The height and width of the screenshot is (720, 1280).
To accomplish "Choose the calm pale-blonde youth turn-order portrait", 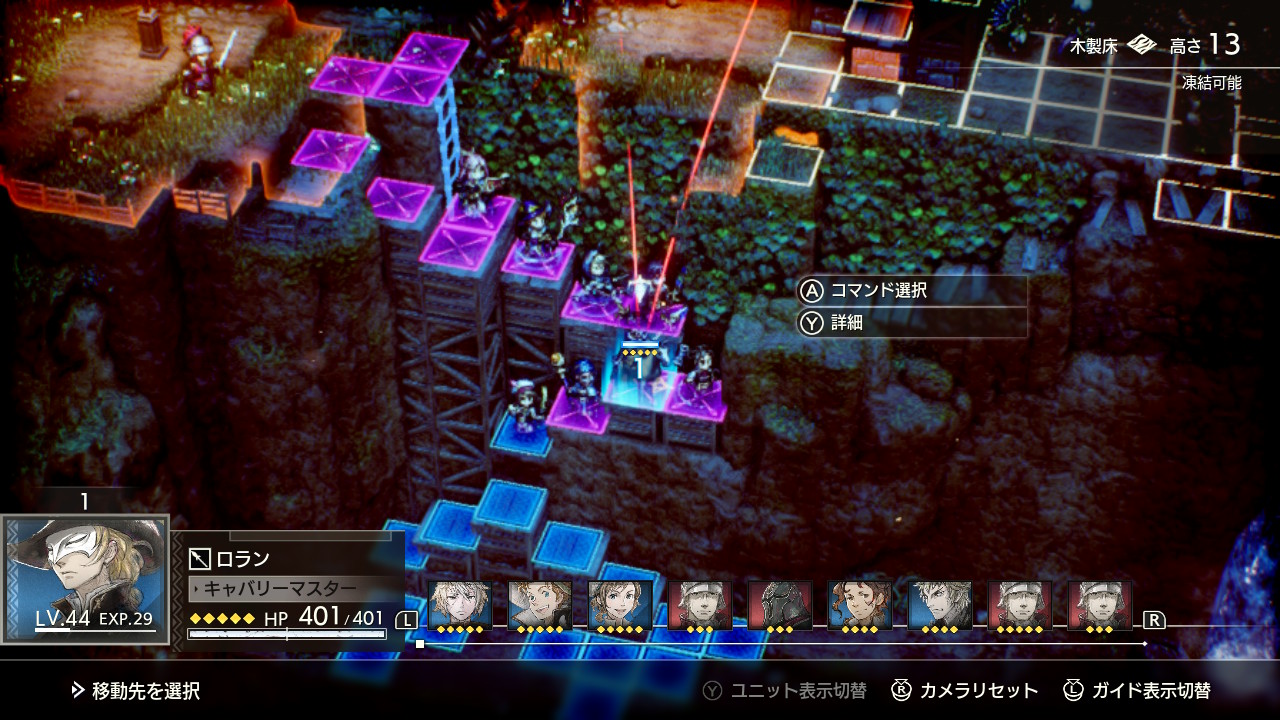I will [x=460, y=605].
